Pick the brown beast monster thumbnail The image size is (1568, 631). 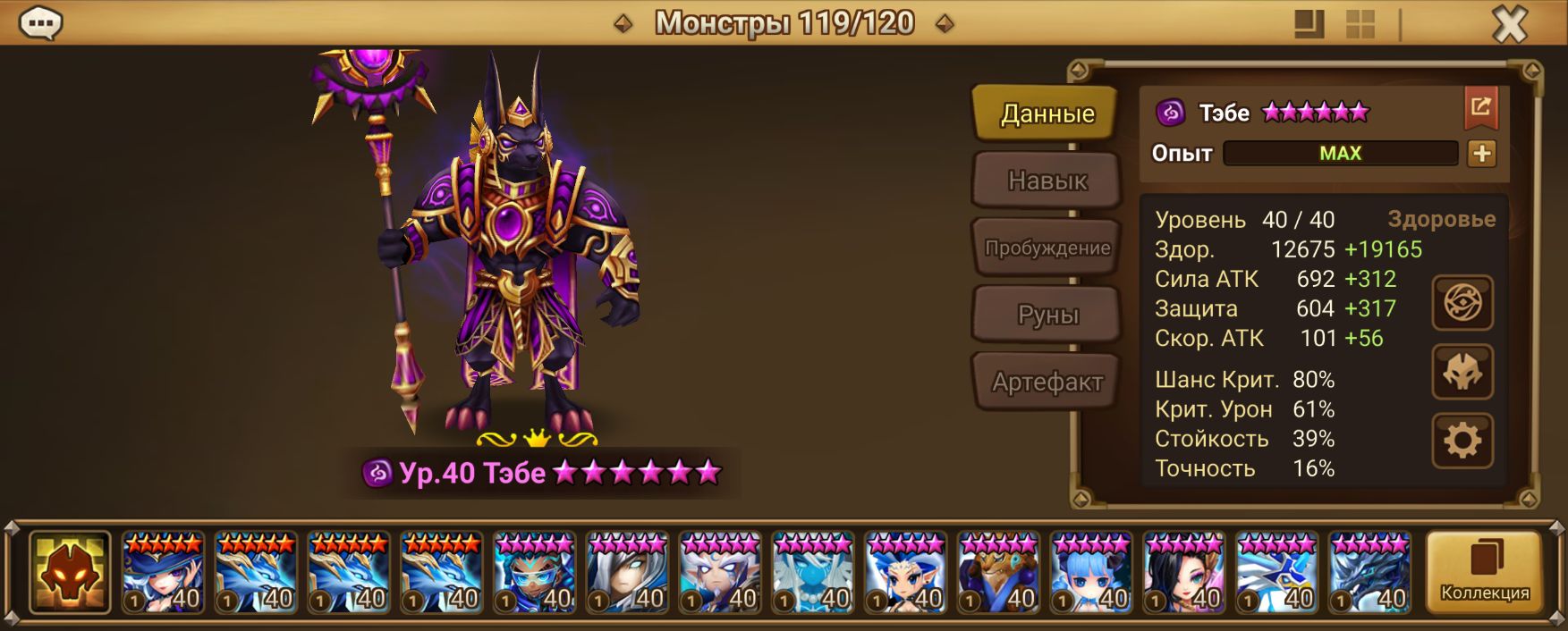pos(998,572)
